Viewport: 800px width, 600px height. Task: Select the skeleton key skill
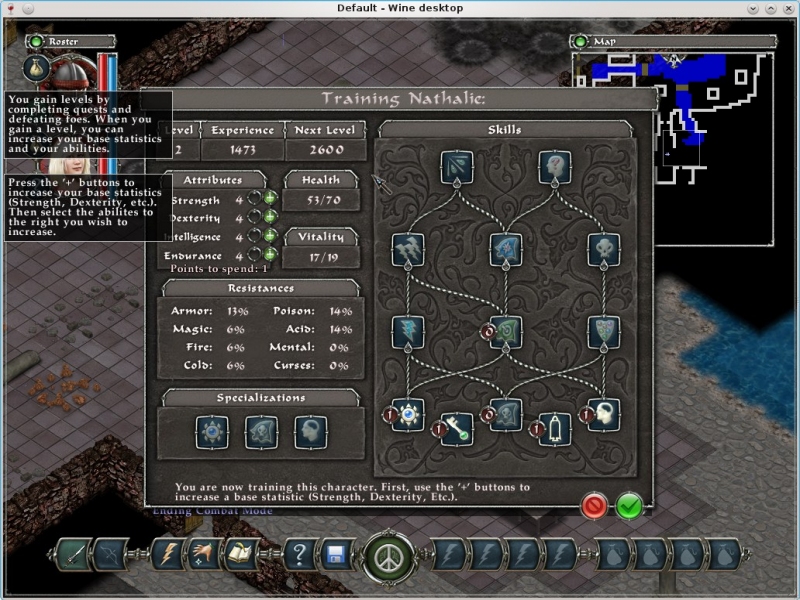click(x=457, y=428)
